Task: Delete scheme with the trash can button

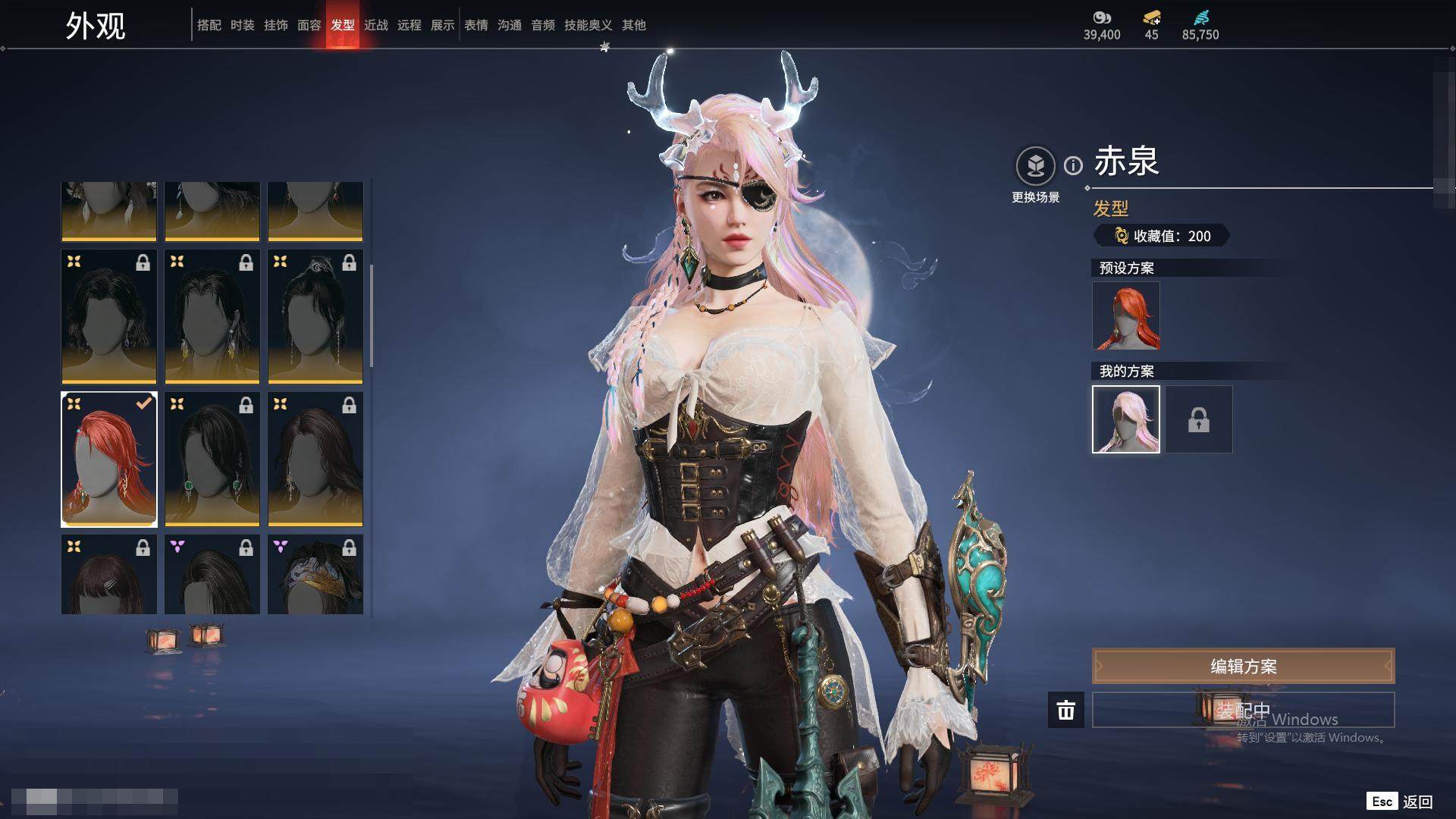Action: point(1065,711)
